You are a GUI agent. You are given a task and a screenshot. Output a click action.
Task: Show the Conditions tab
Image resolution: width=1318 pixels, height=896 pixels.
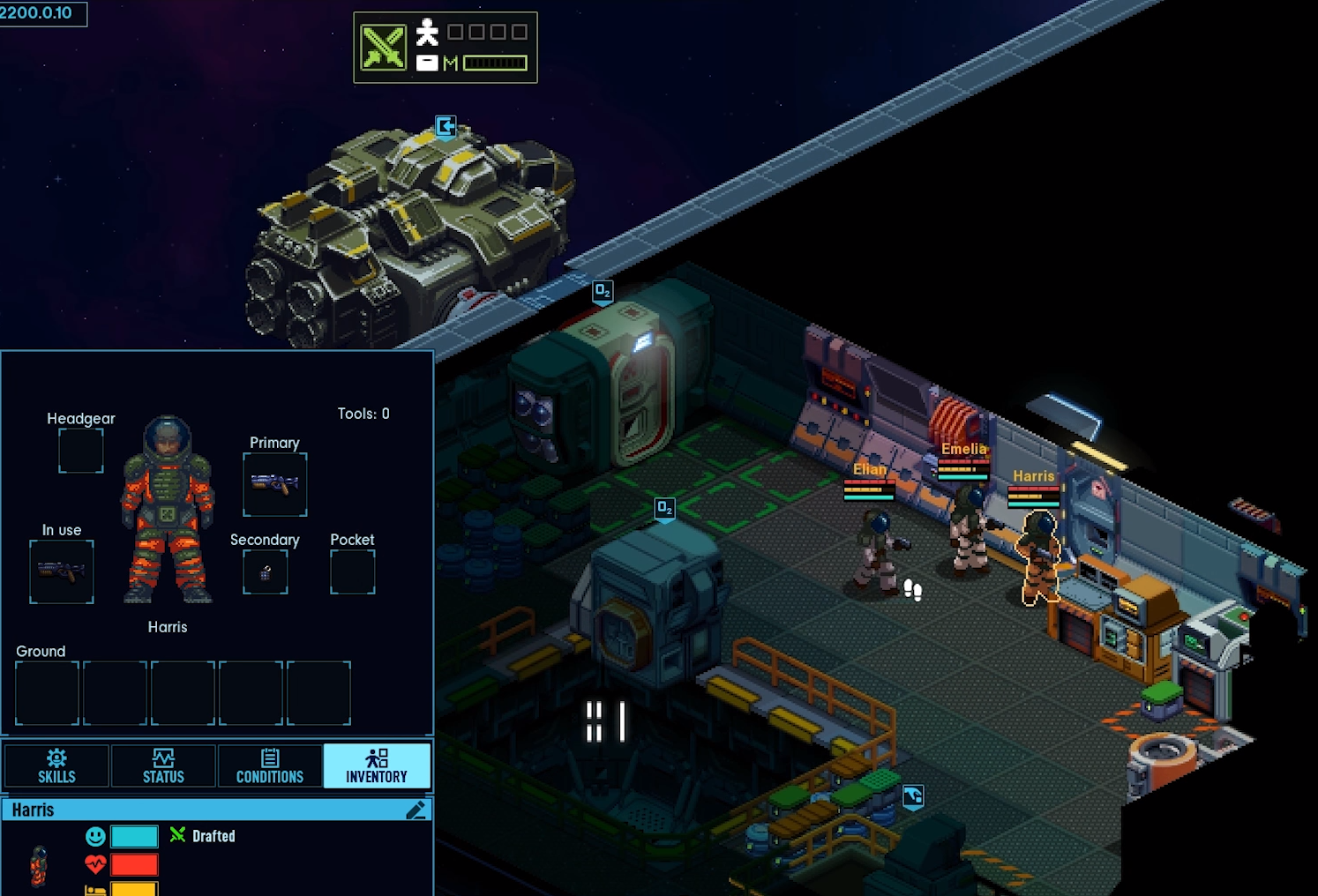pyautogui.click(x=270, y=765)
